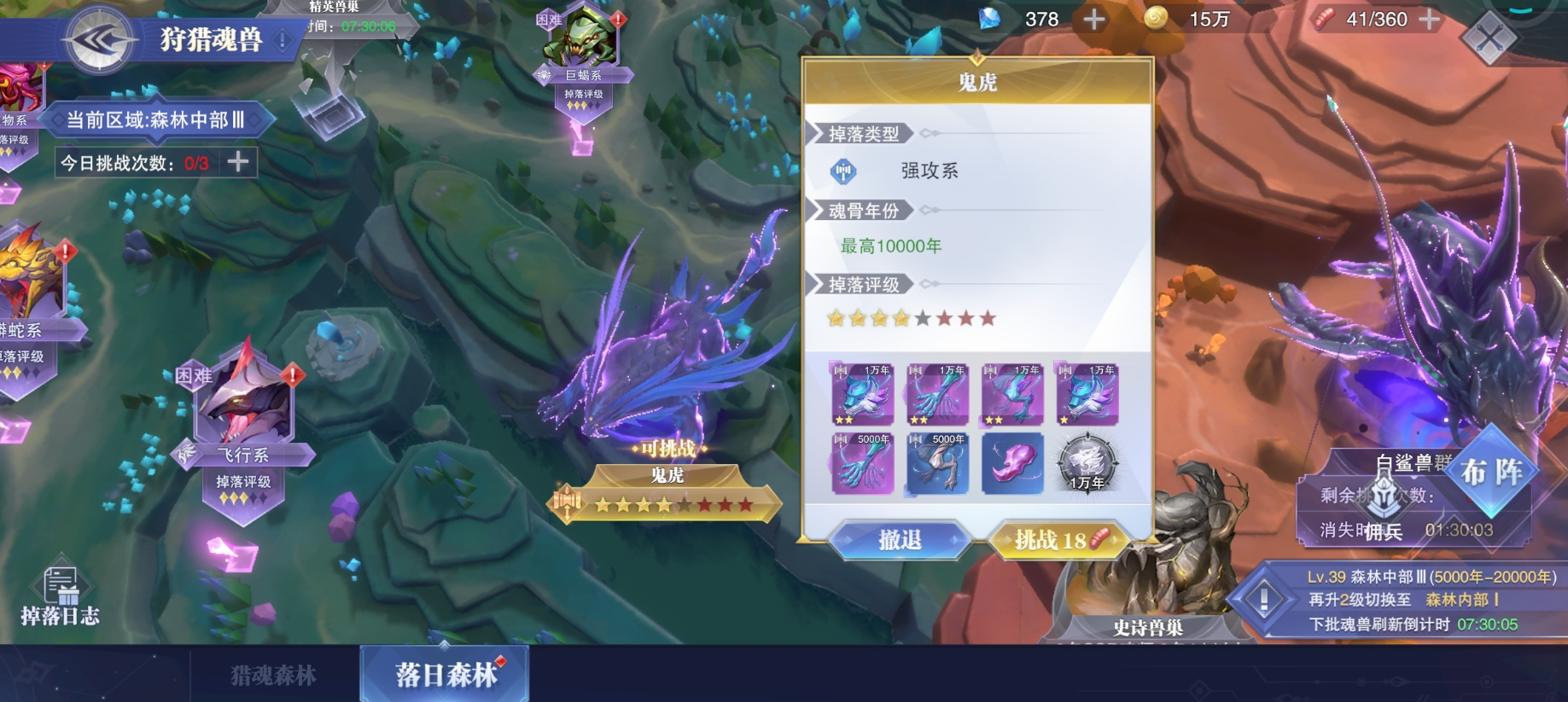1568x702 pixels.
Task: Select the 飞行系 soul beast marker
Action: point(244,418)
